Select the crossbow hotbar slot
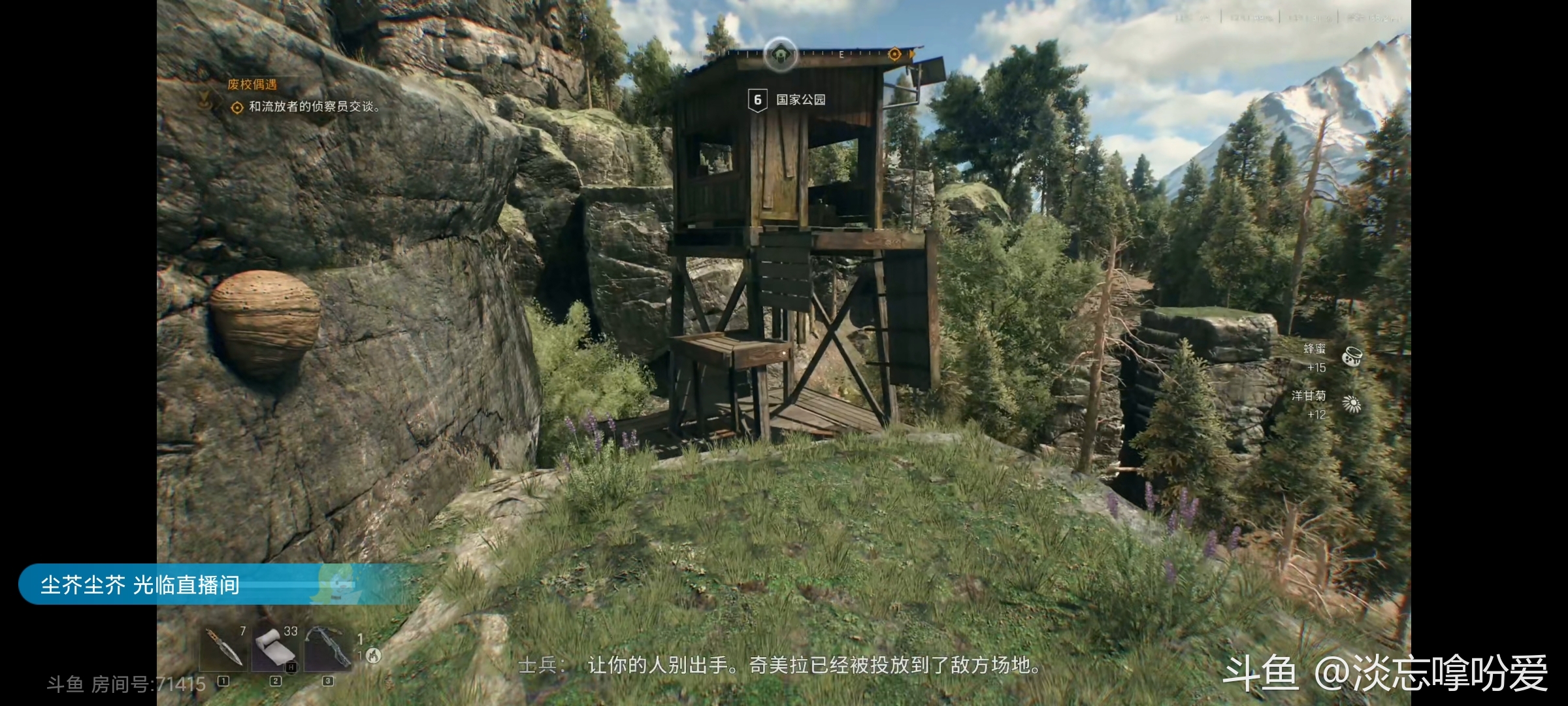 click(328, 648)
